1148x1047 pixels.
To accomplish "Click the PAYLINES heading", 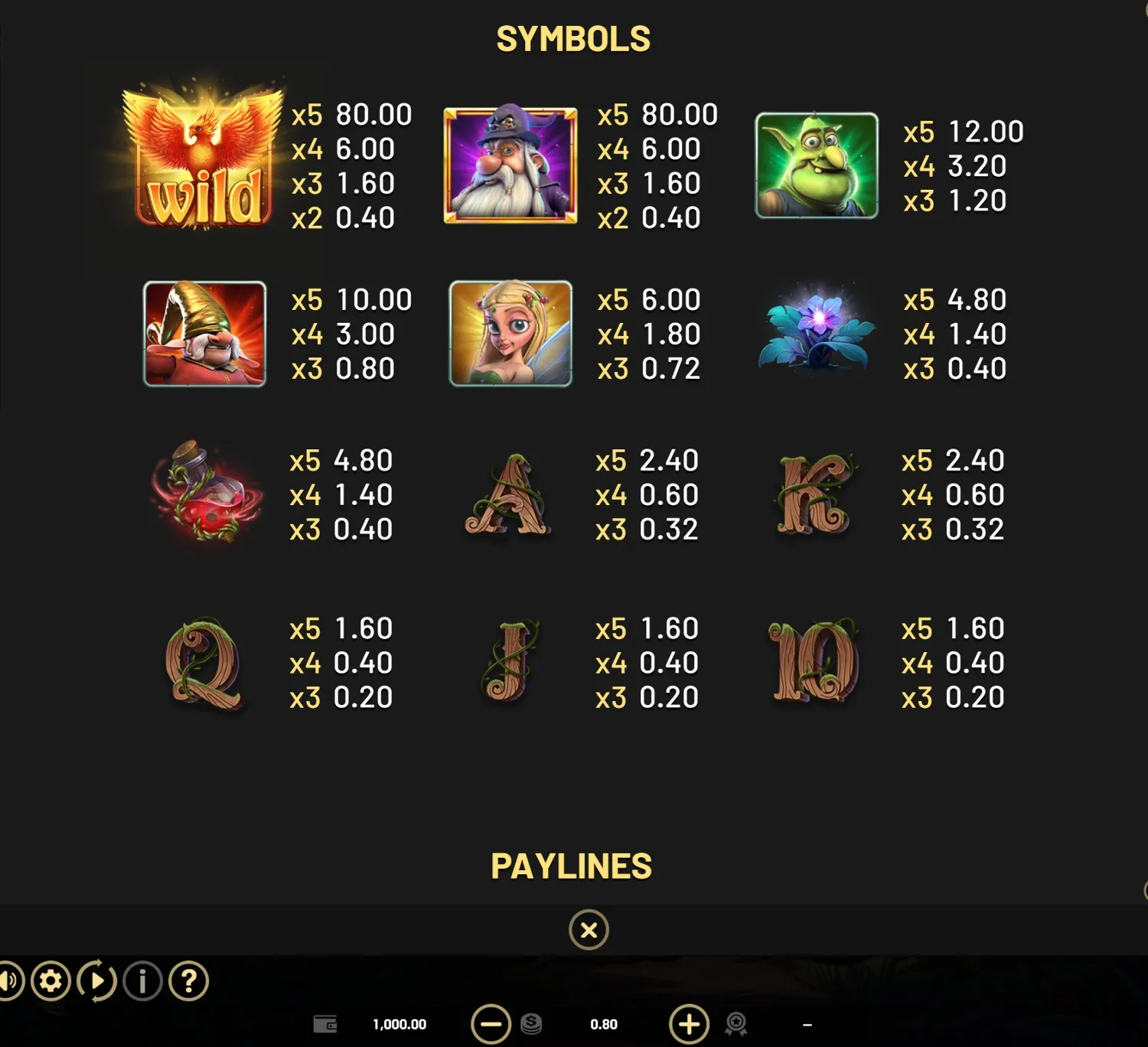I will [572, 866].
